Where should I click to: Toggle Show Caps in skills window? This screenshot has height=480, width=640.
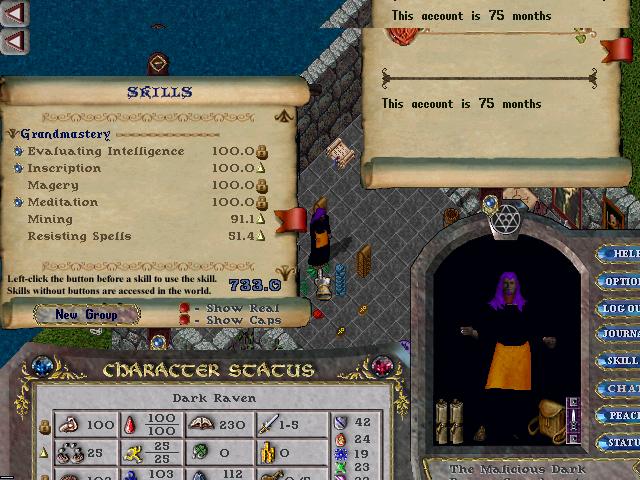pos(185,320)
